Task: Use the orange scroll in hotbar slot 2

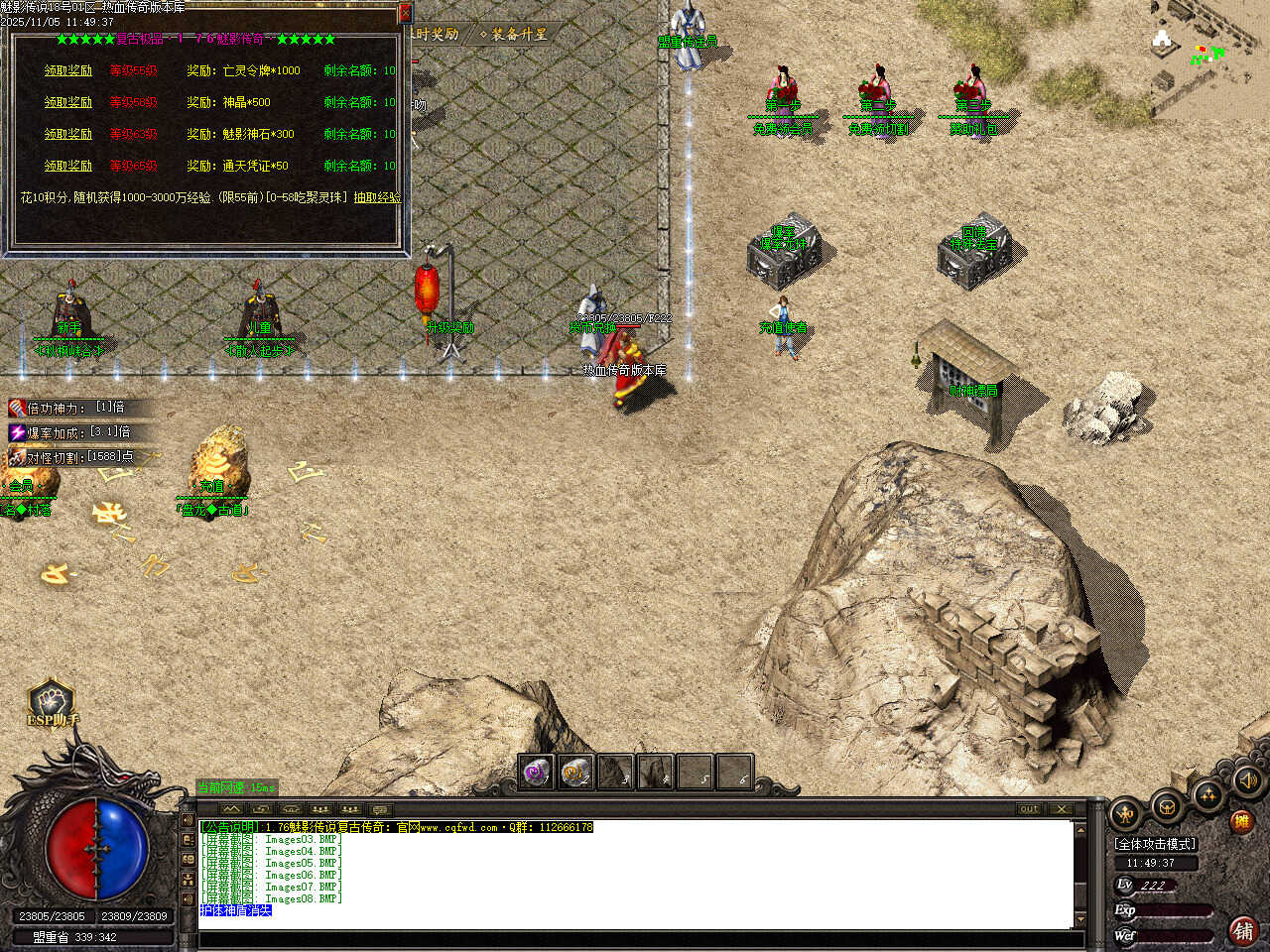Action: (576, 772)
